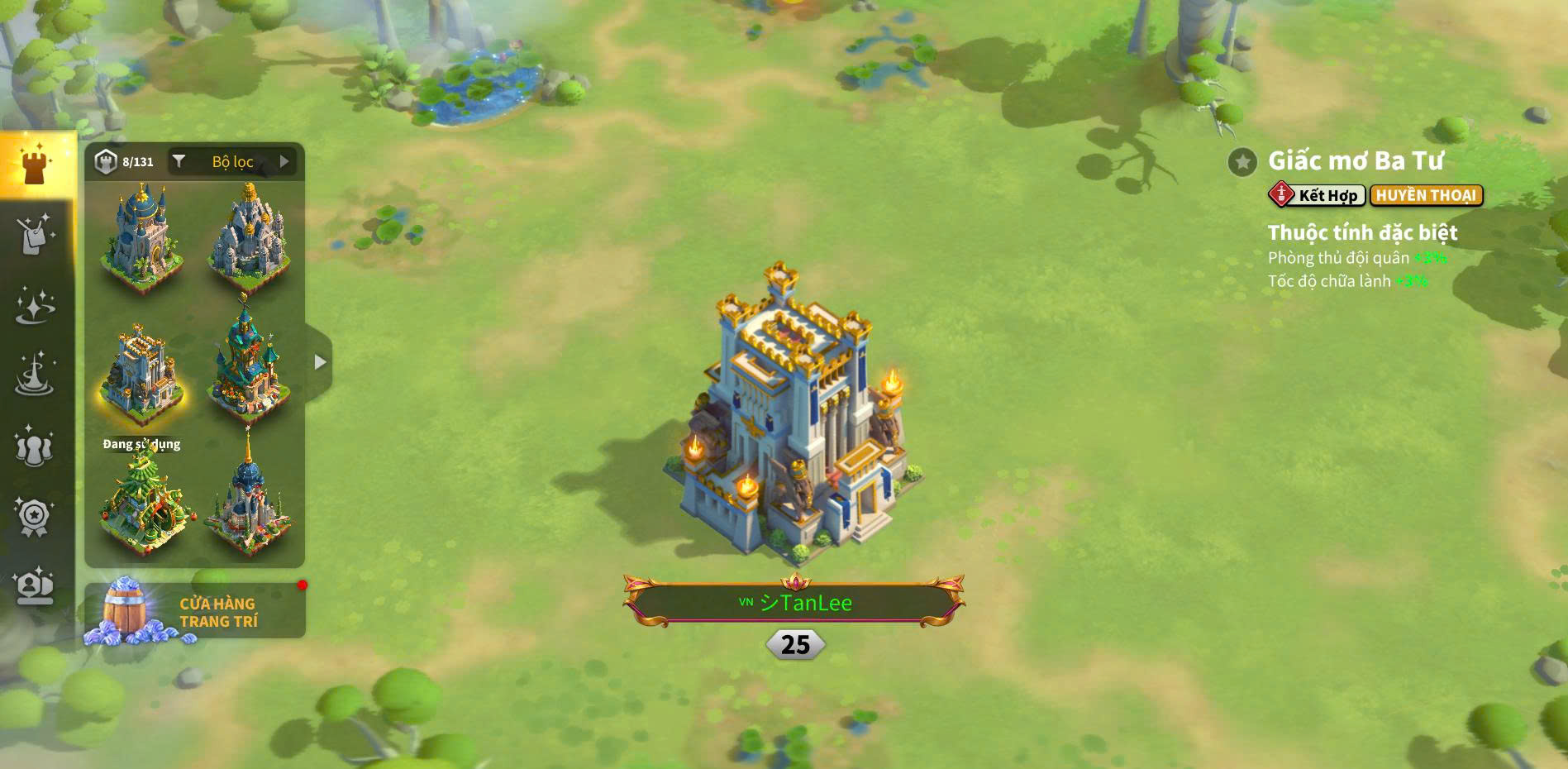Viewport: 1568px width, 769px height.
Task: Open the Bộ lọc filter dropdown
Action: click(232, 162)
